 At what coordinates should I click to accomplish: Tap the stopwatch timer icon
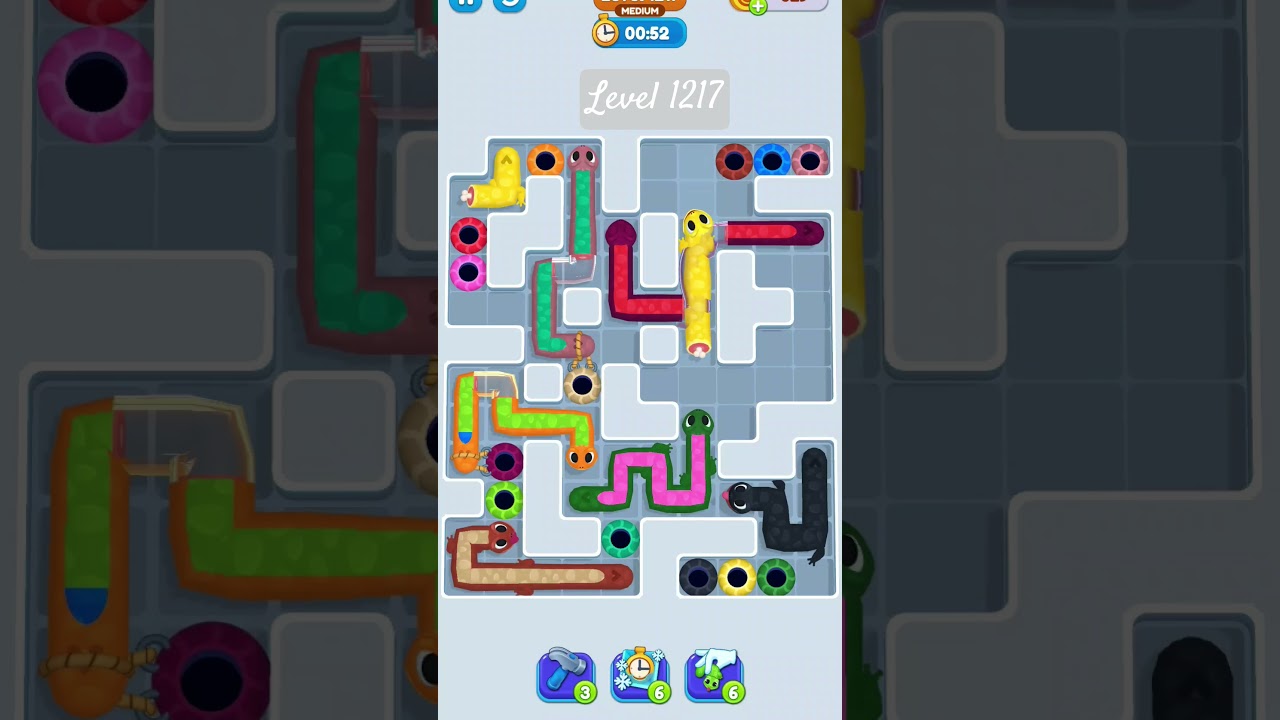(x=607, y=32)
